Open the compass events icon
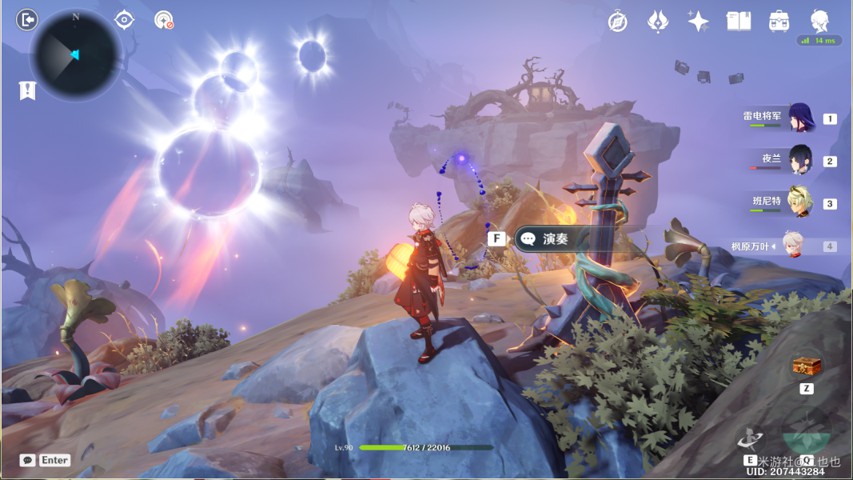Image resolution: width=853 pixels, height=480 pixels. 618,21
